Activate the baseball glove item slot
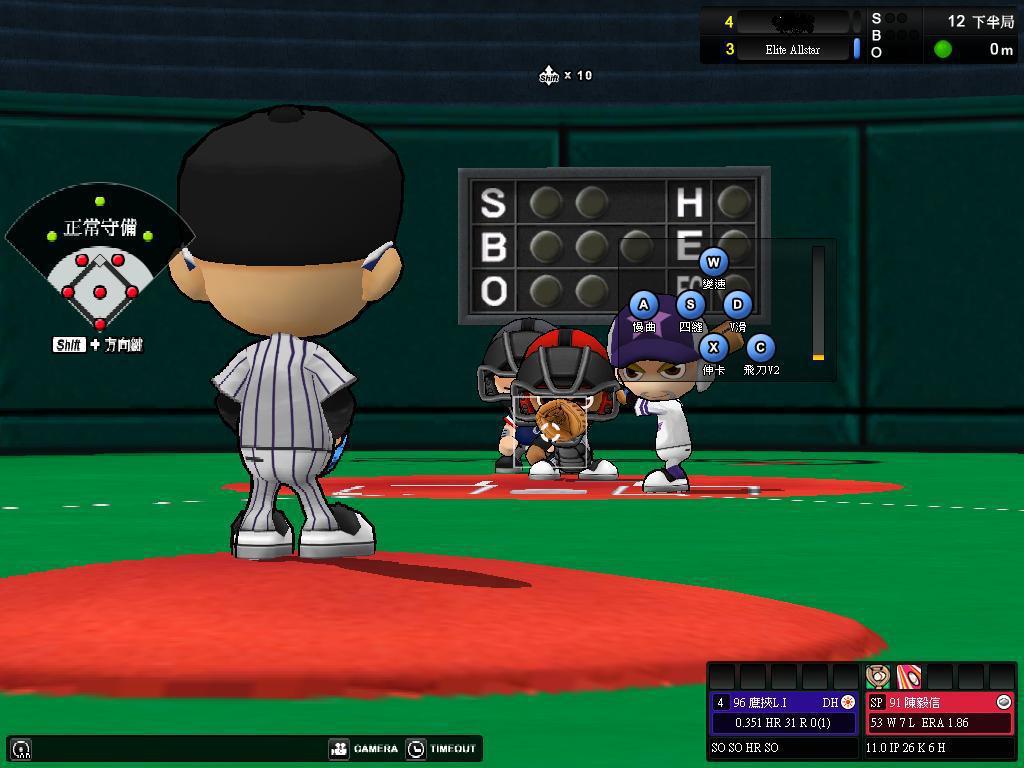The image size is (1024, 768). coord(878,676)
